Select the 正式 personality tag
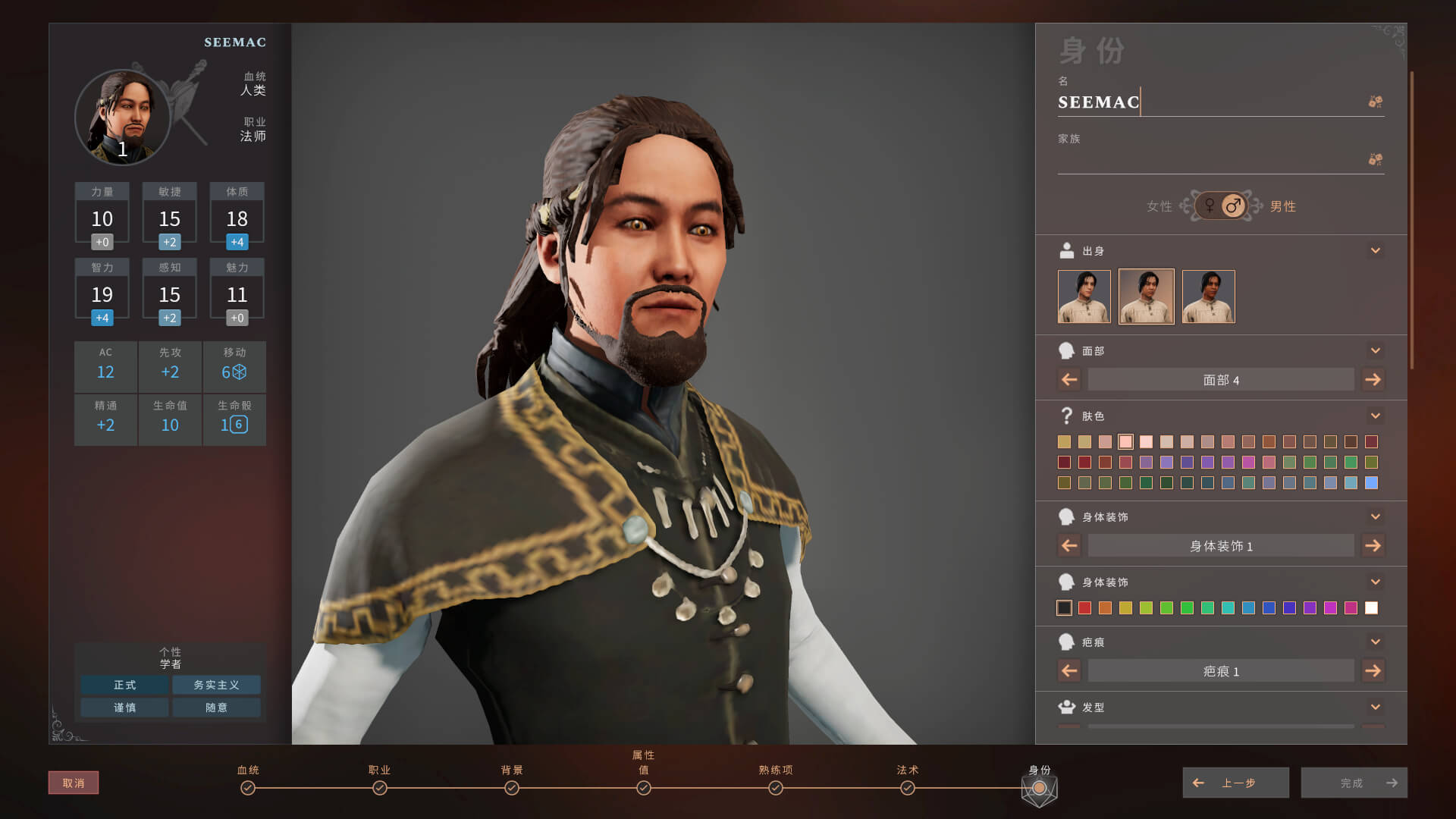The image size is (1456, 819). click(x=125, y=685)
